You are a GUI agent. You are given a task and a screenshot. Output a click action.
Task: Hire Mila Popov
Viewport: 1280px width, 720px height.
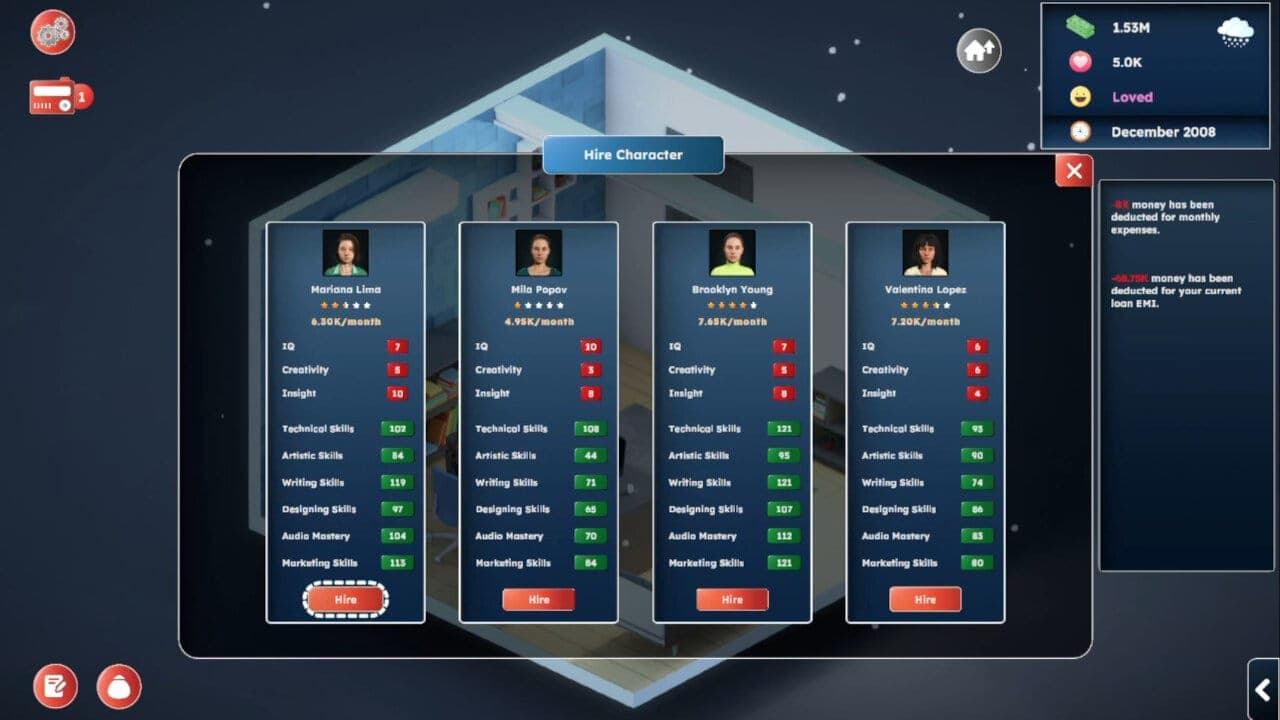pyautogui.click(x=538, y=599)
